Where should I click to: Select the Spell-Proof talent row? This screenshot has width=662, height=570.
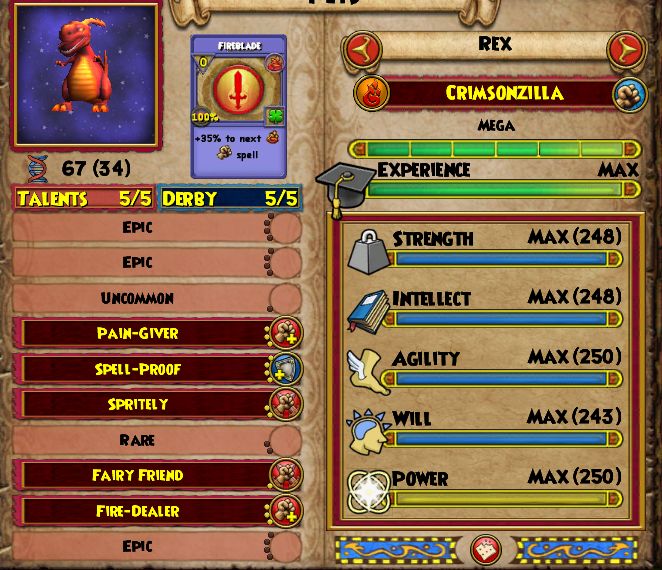click(140, 369)
